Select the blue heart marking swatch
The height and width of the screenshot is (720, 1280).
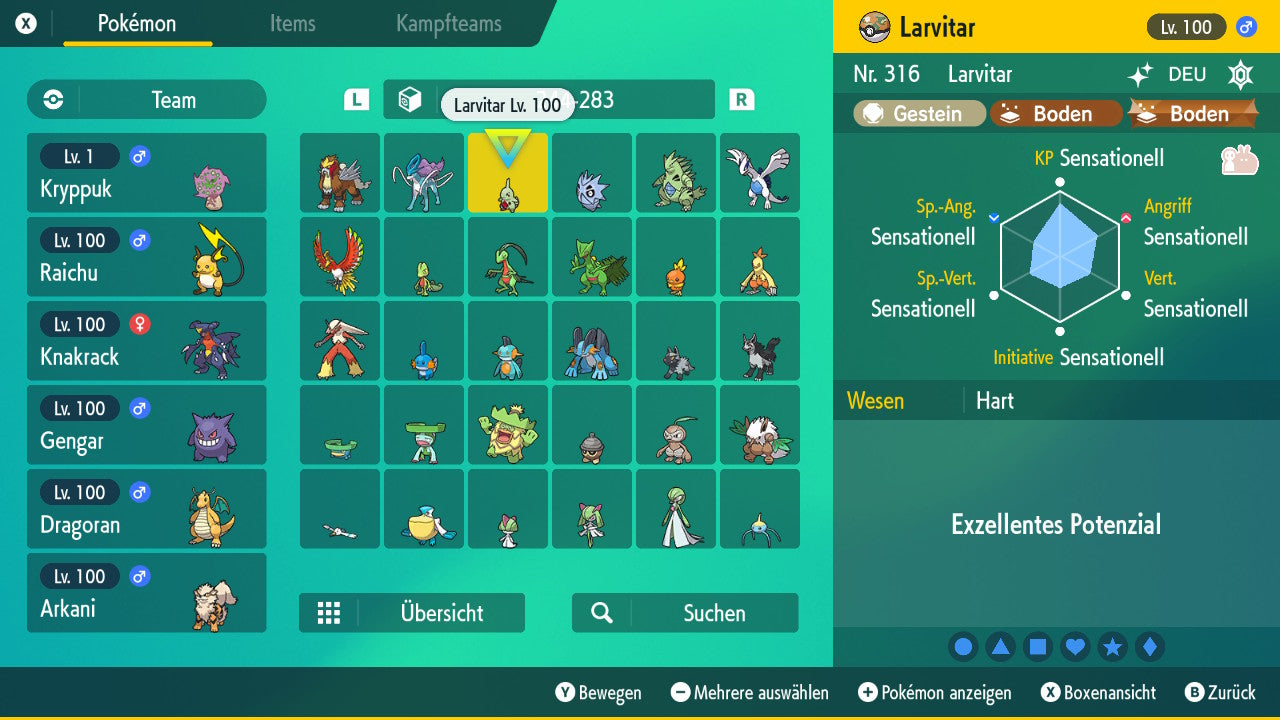[x=1075, y=647]
